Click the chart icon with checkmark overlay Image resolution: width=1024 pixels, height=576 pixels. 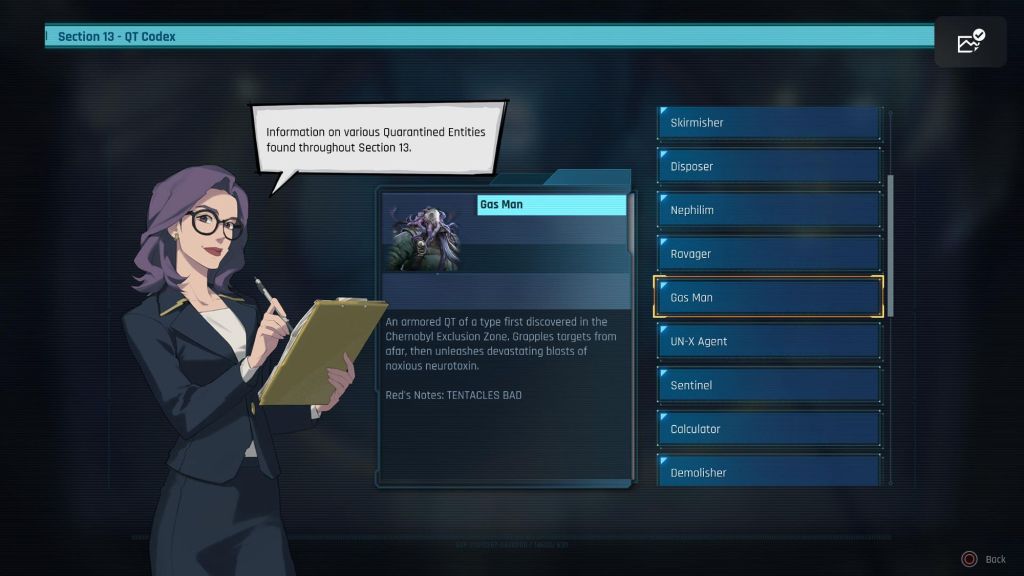click(970, 42)
